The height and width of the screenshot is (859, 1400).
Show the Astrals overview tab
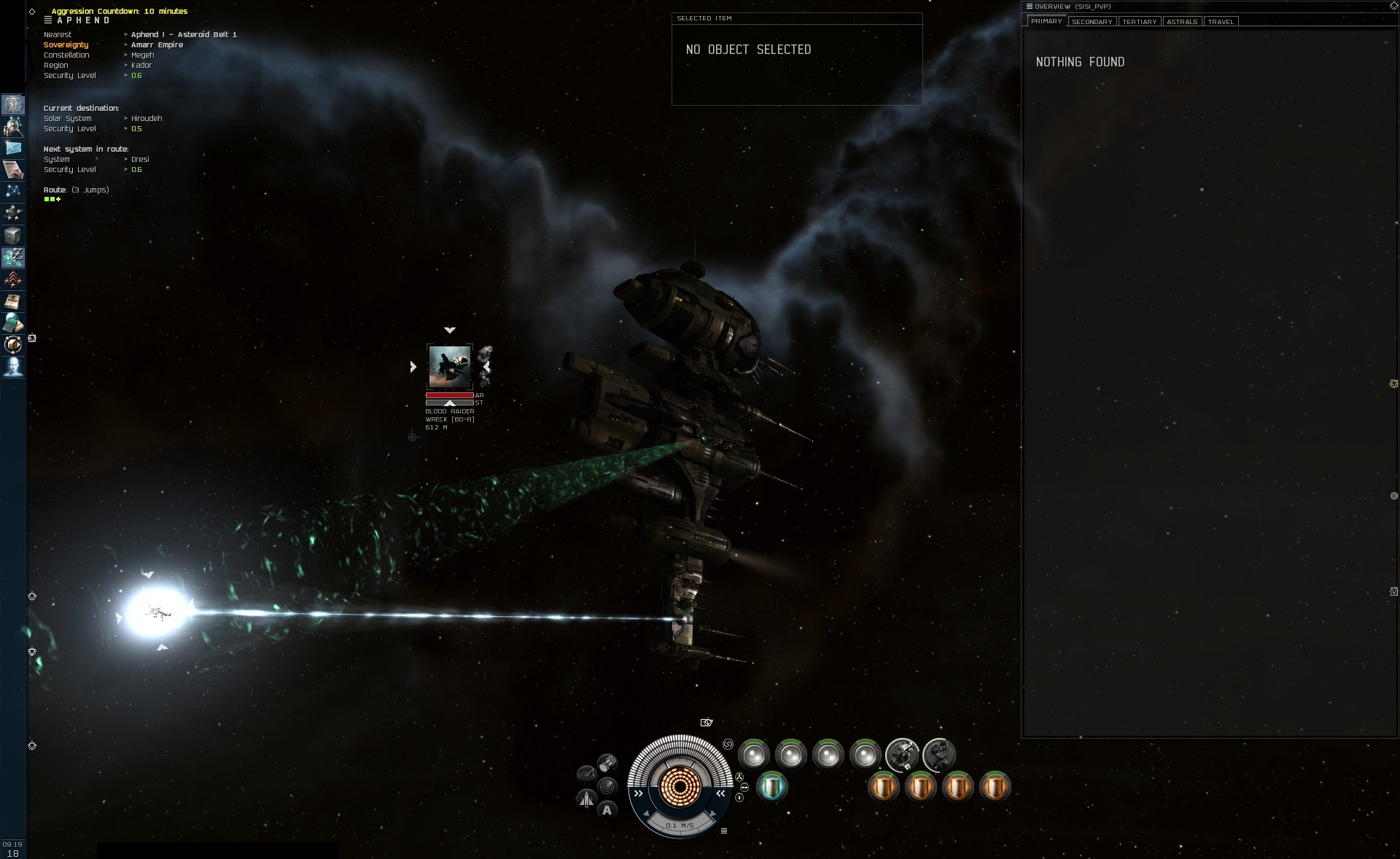tap(1181, 22)
